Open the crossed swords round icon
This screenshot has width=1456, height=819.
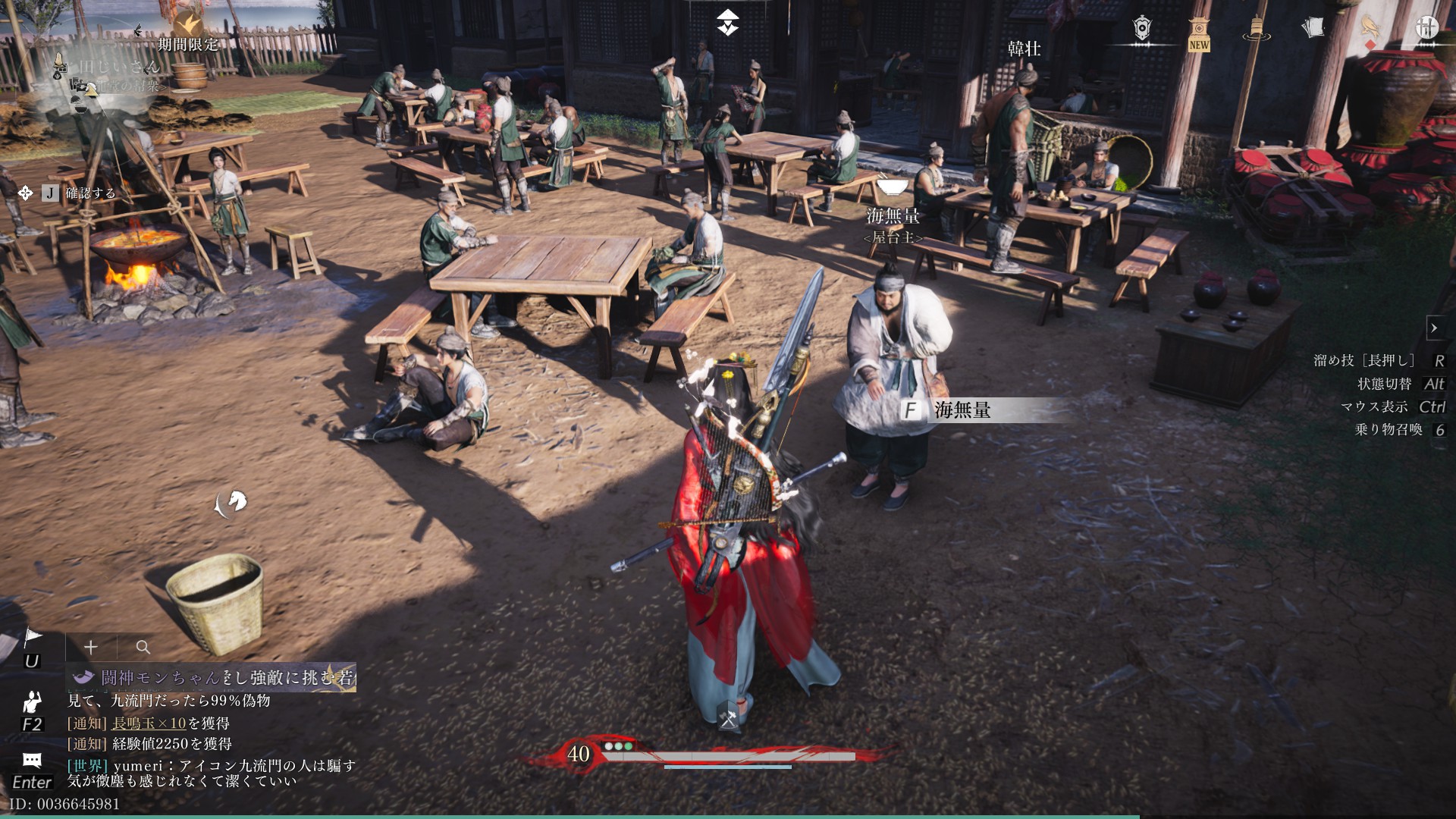pos(1427,27)
